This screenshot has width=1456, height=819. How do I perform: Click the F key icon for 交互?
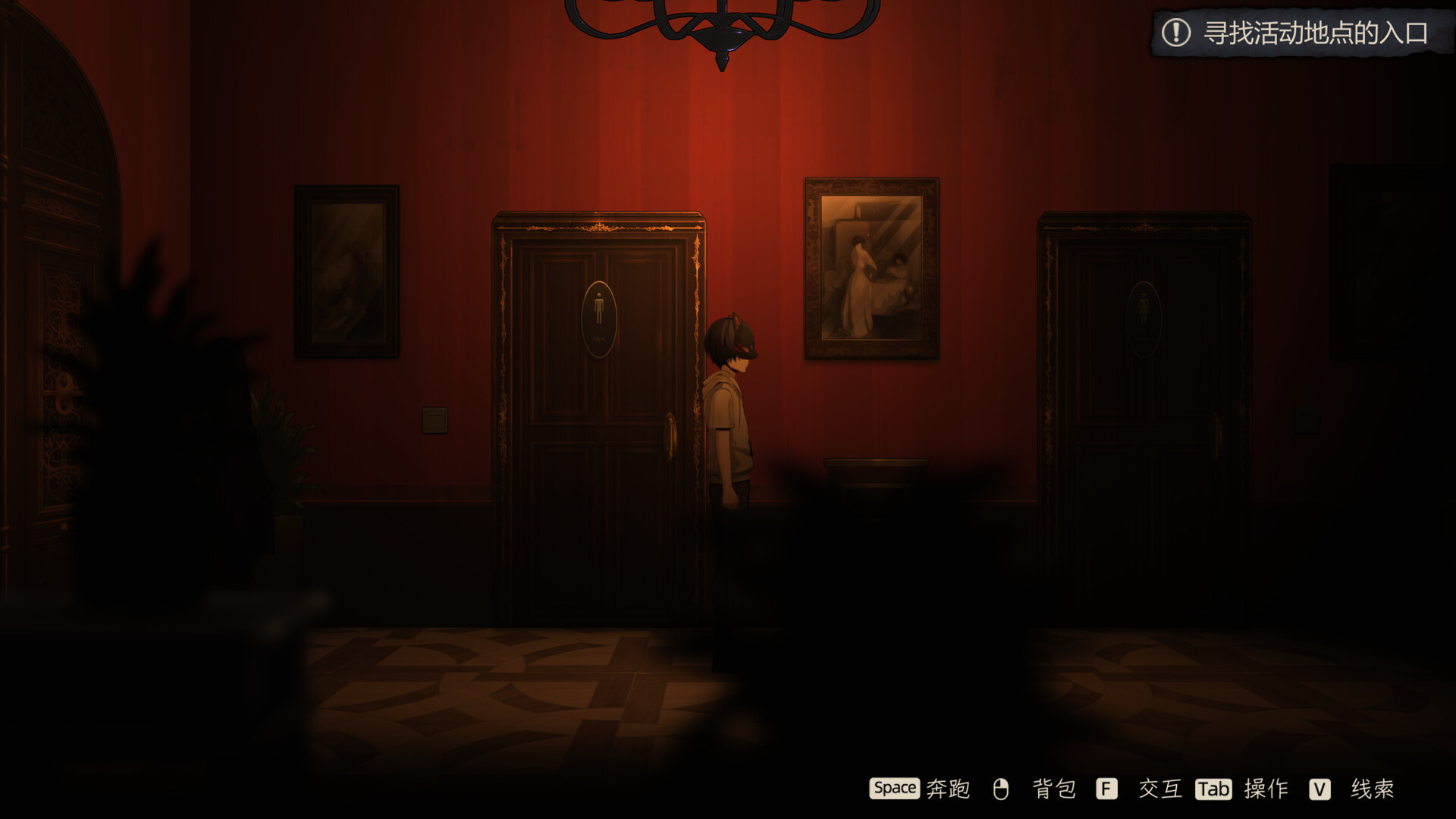click(x=1105, y=789)
